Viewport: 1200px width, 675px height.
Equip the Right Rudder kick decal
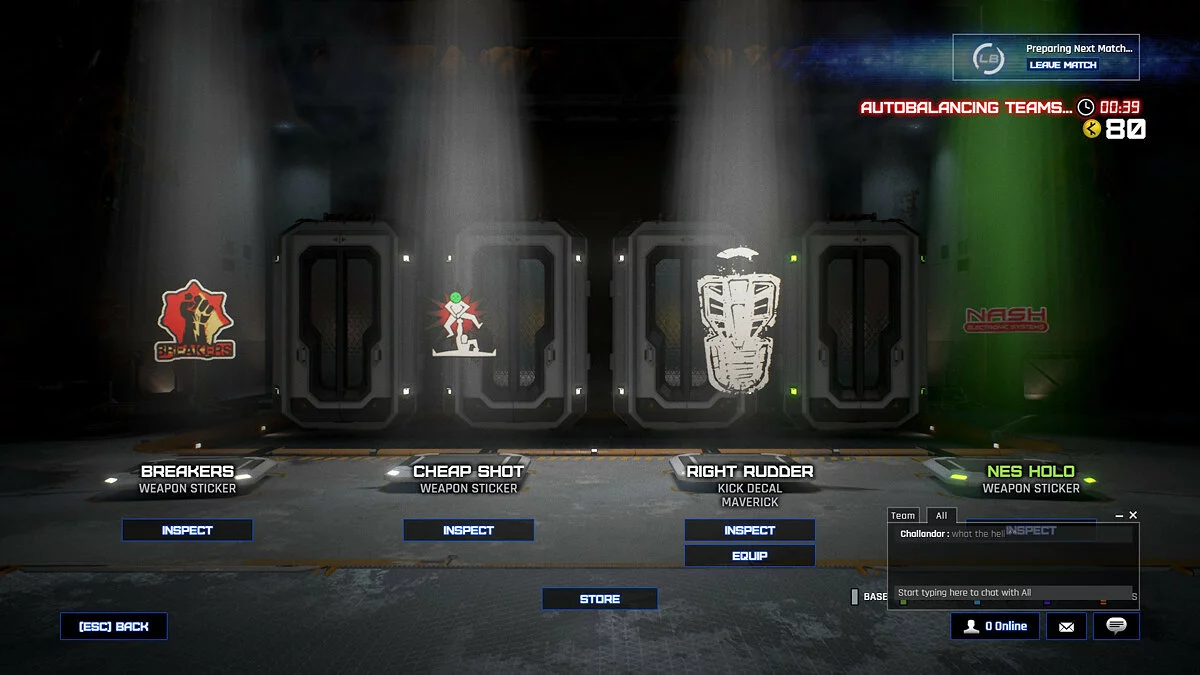[749, 556]
